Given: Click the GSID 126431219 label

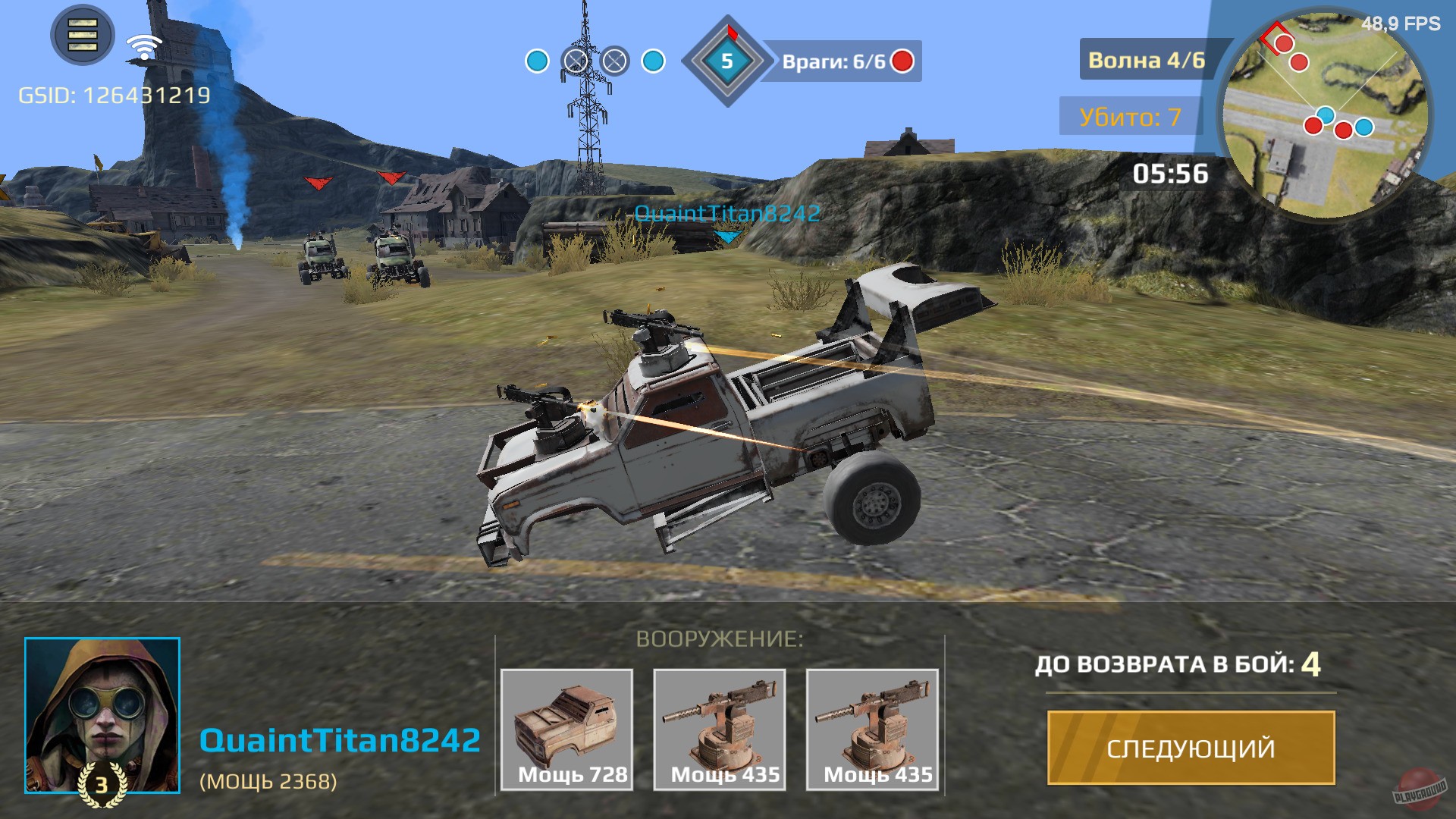Looking at the screenshot, I should click(114, 96).
